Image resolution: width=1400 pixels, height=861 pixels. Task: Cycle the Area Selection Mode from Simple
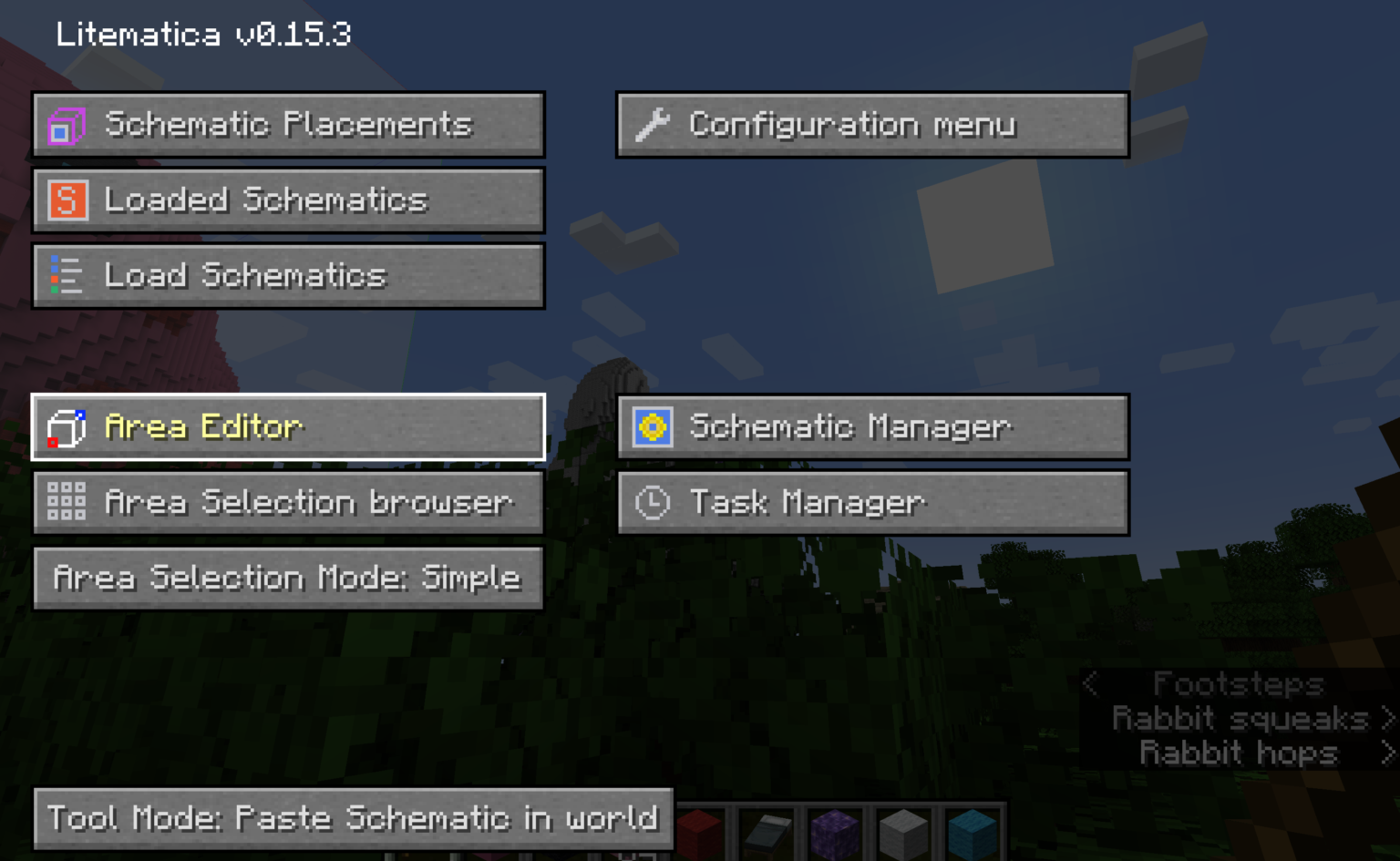point(288,578)
